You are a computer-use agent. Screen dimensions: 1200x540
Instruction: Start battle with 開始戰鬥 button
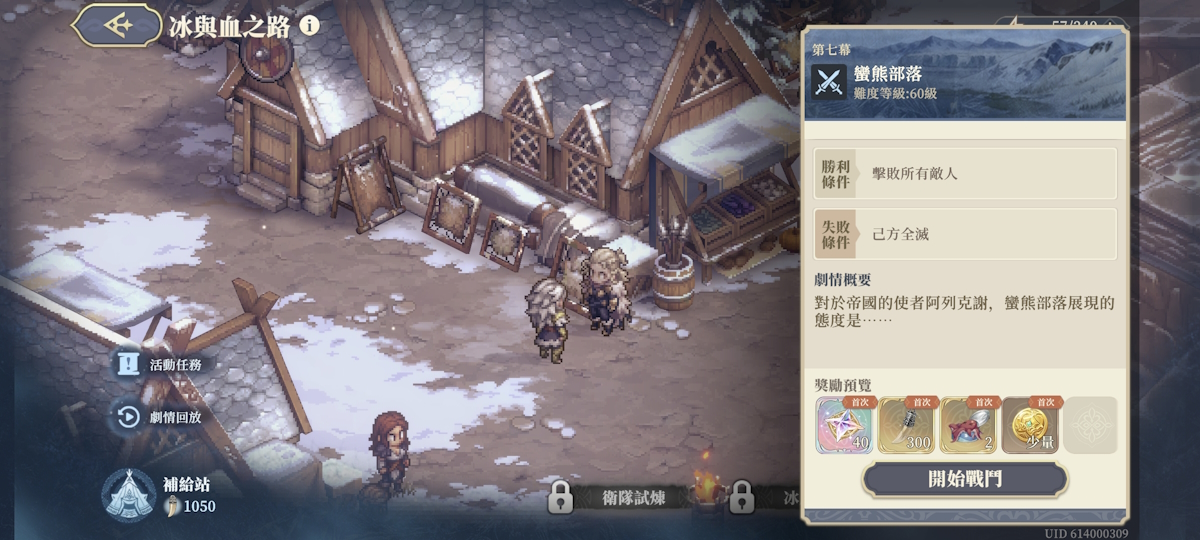coord(964,478)
